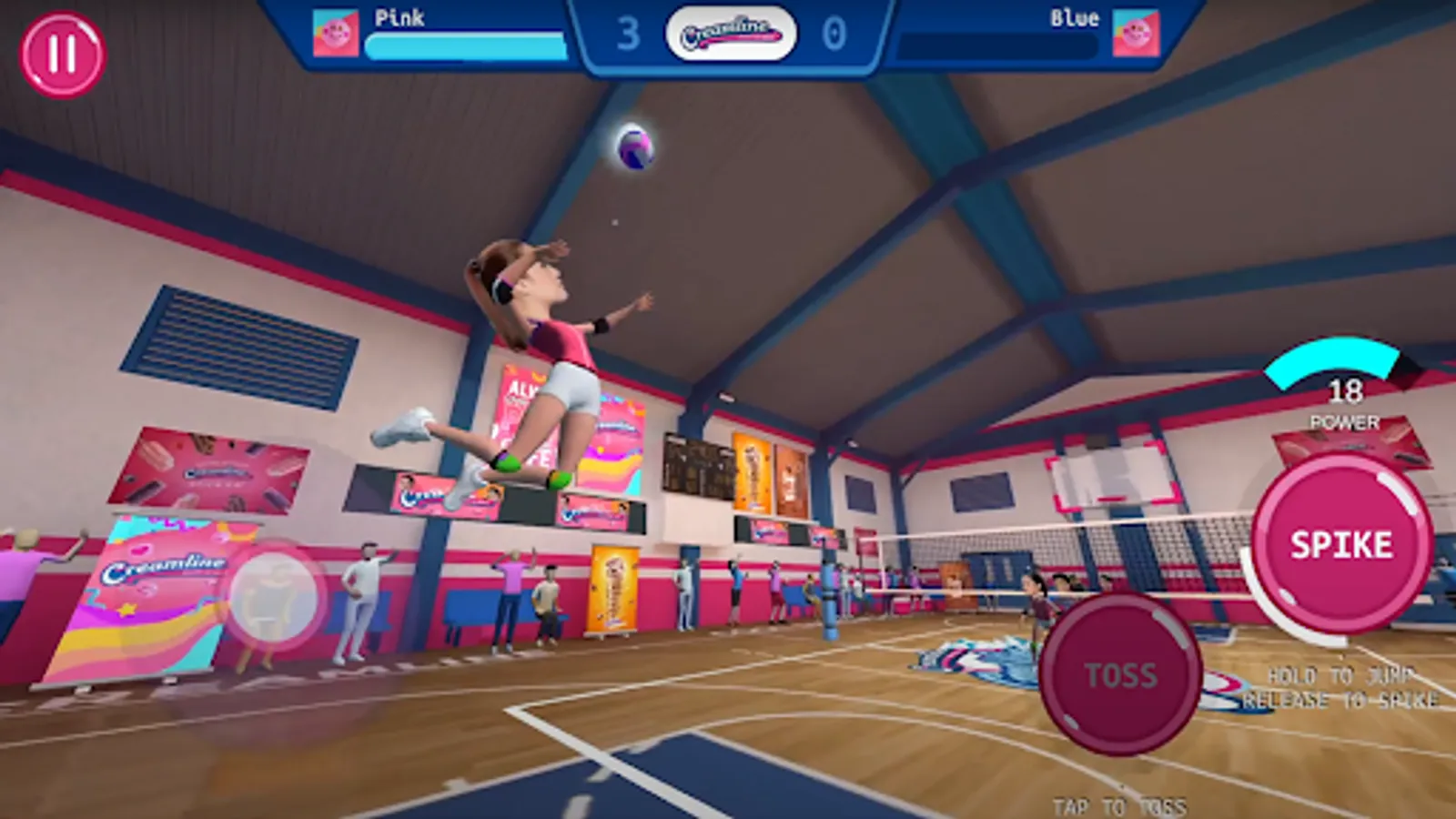Tap the Pink team name label
1456x819 pixels.
click(x=401, y=16)
